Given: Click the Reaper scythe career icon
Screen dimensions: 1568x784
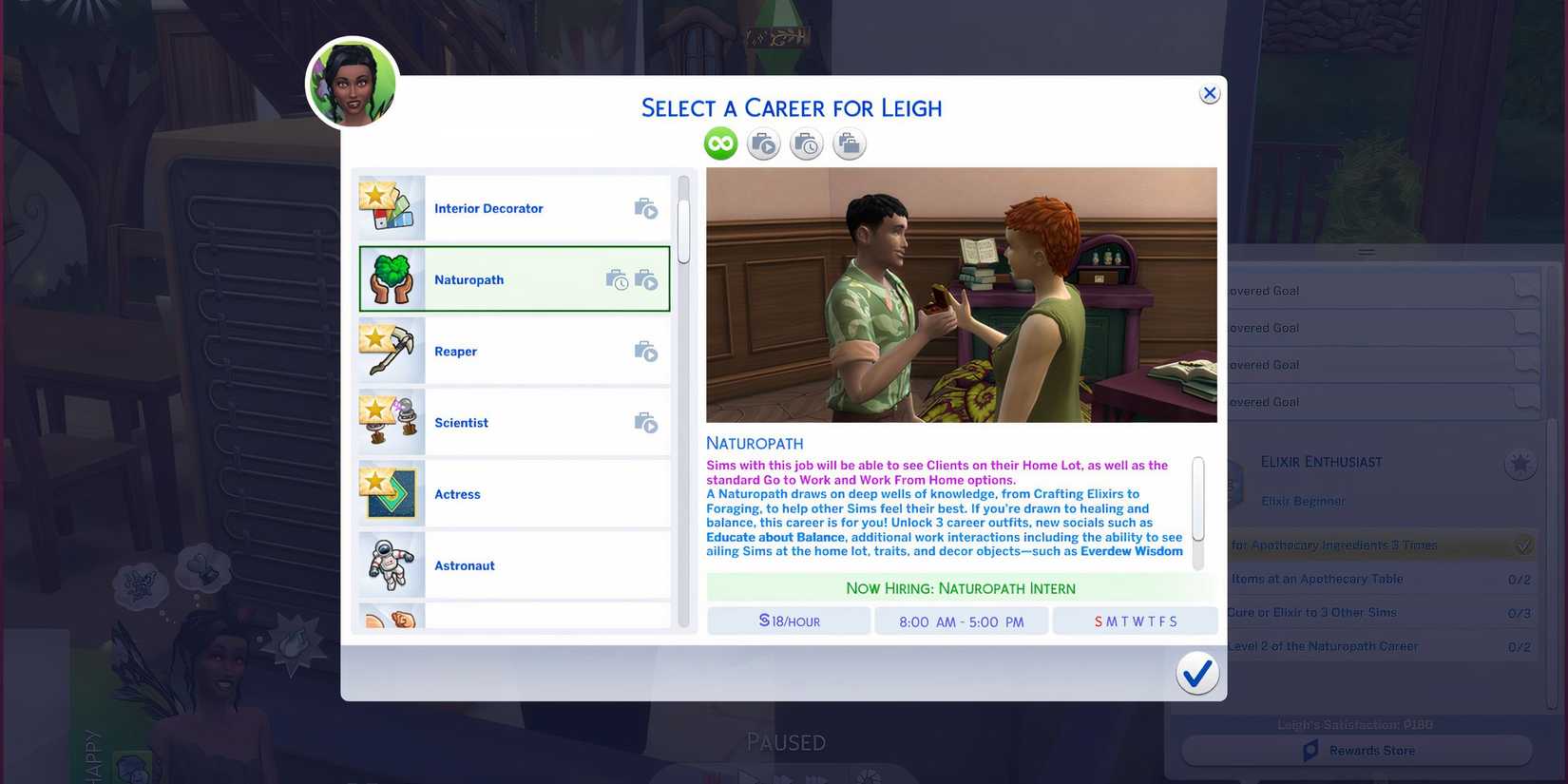Looking at the screenshot, I should tap(390, 350).
